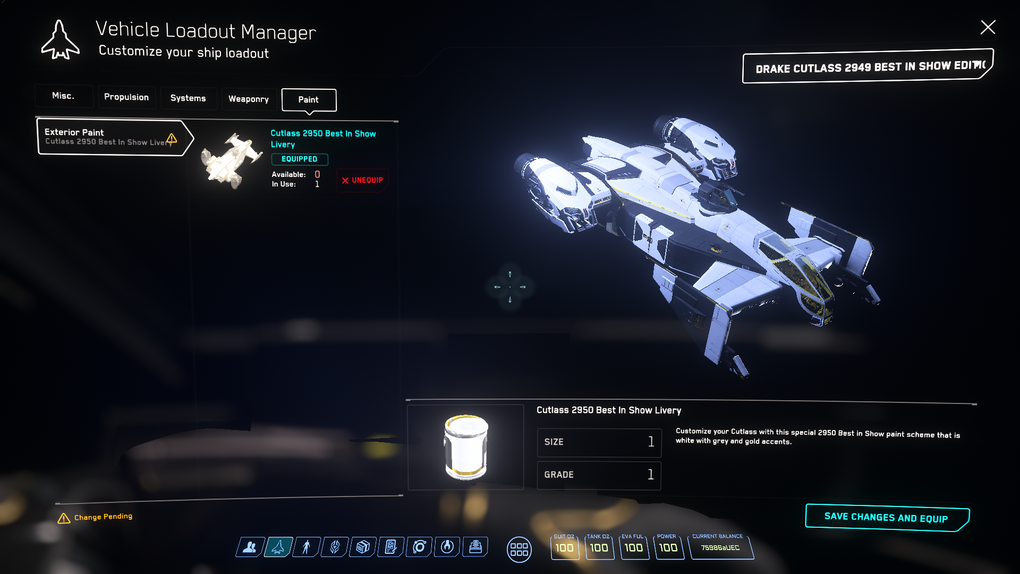Open the ship name selector at top right

(x=867, y=67)
